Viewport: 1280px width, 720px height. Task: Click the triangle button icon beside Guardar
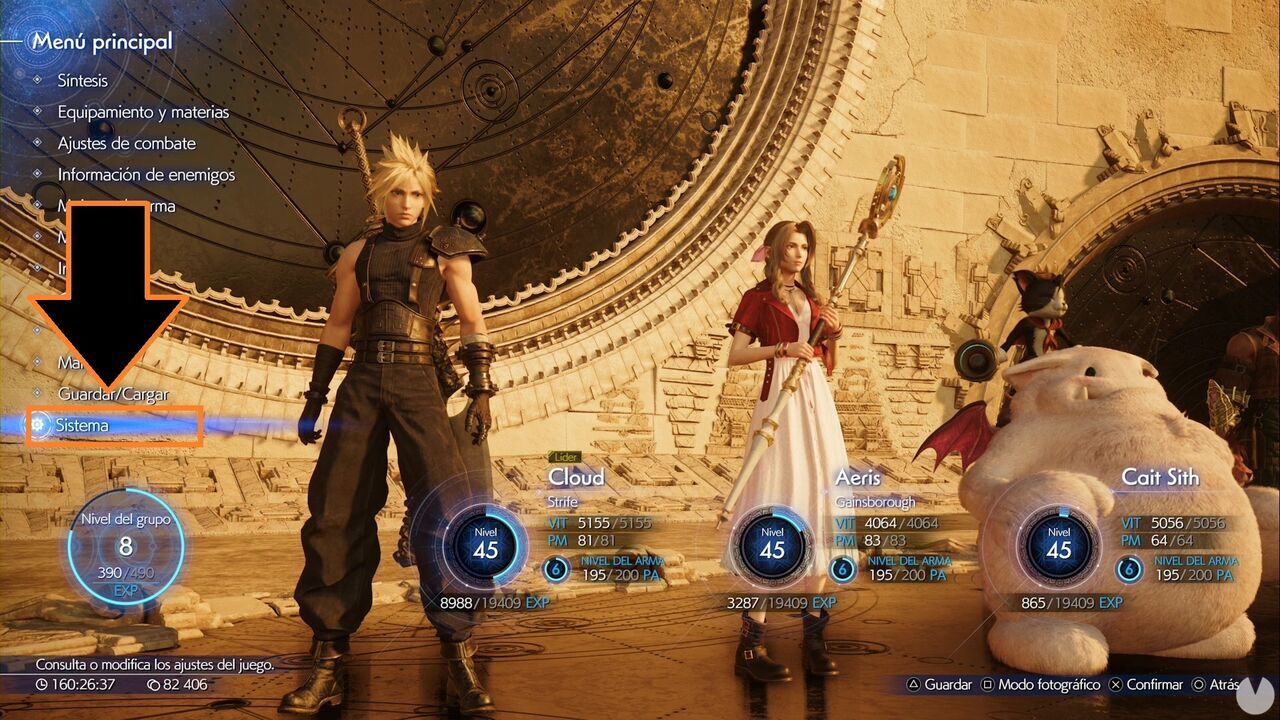point(913,684)
